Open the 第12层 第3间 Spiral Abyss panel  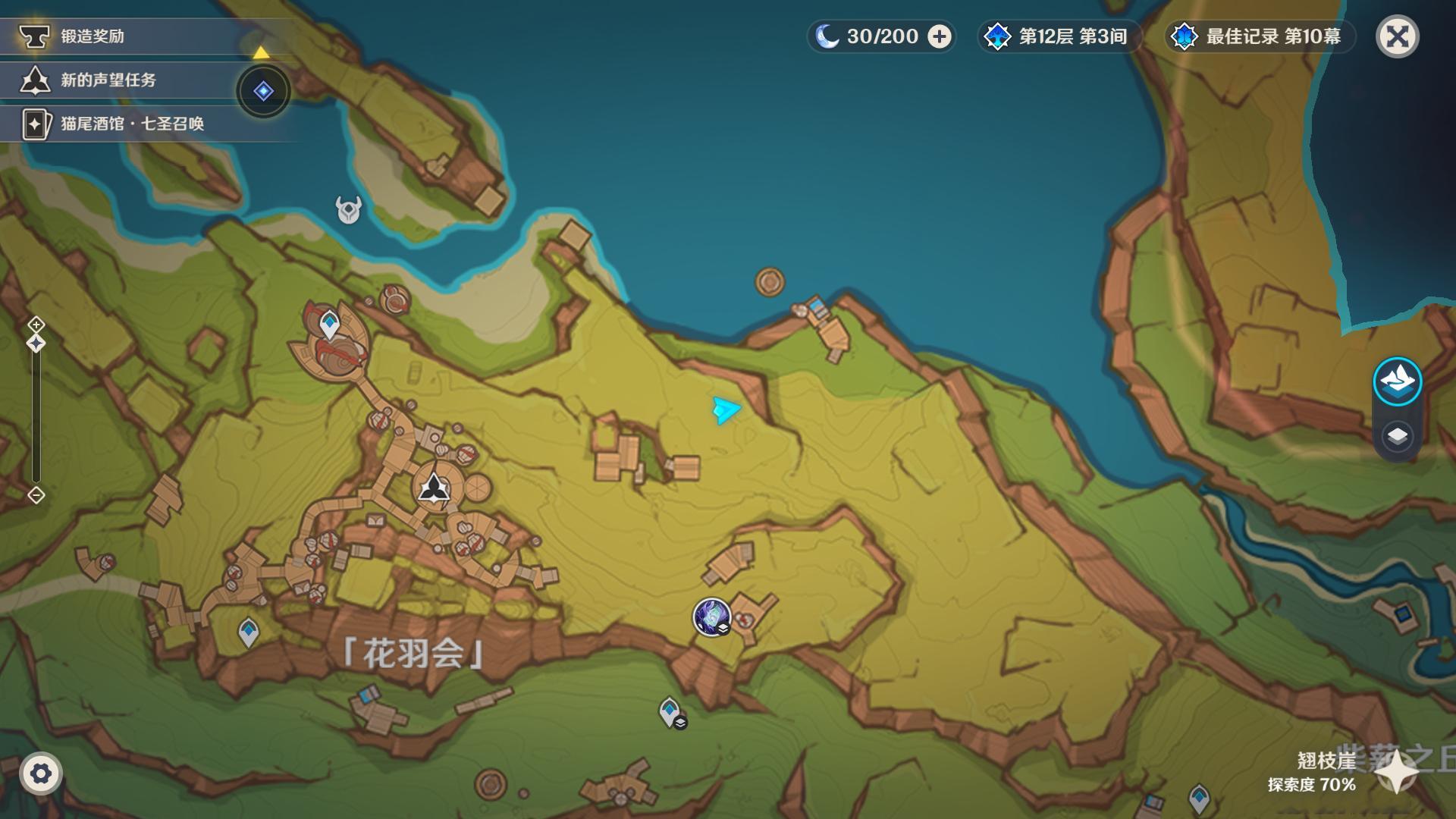click(x=1058, y=36)
